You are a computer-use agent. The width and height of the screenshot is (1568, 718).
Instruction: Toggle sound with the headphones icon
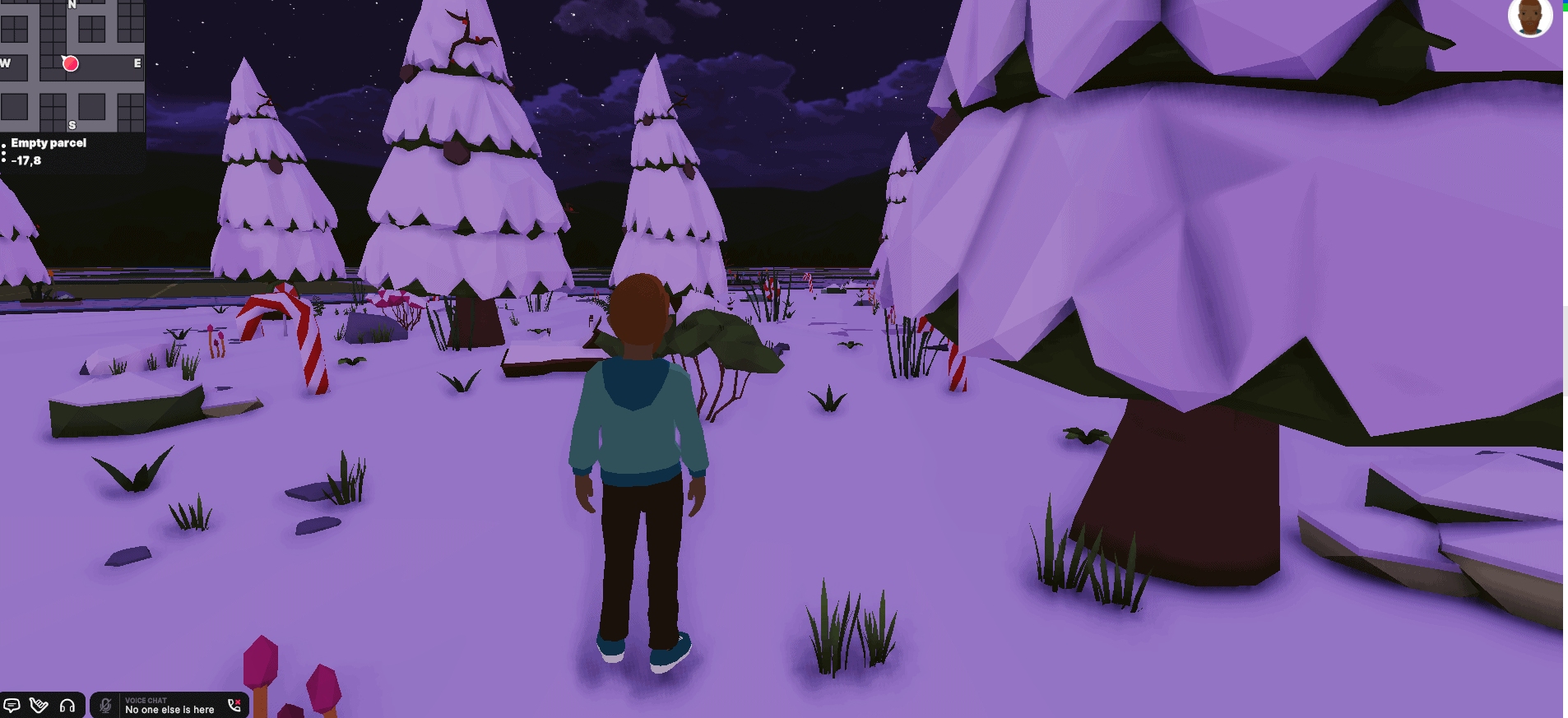[68, 706]
